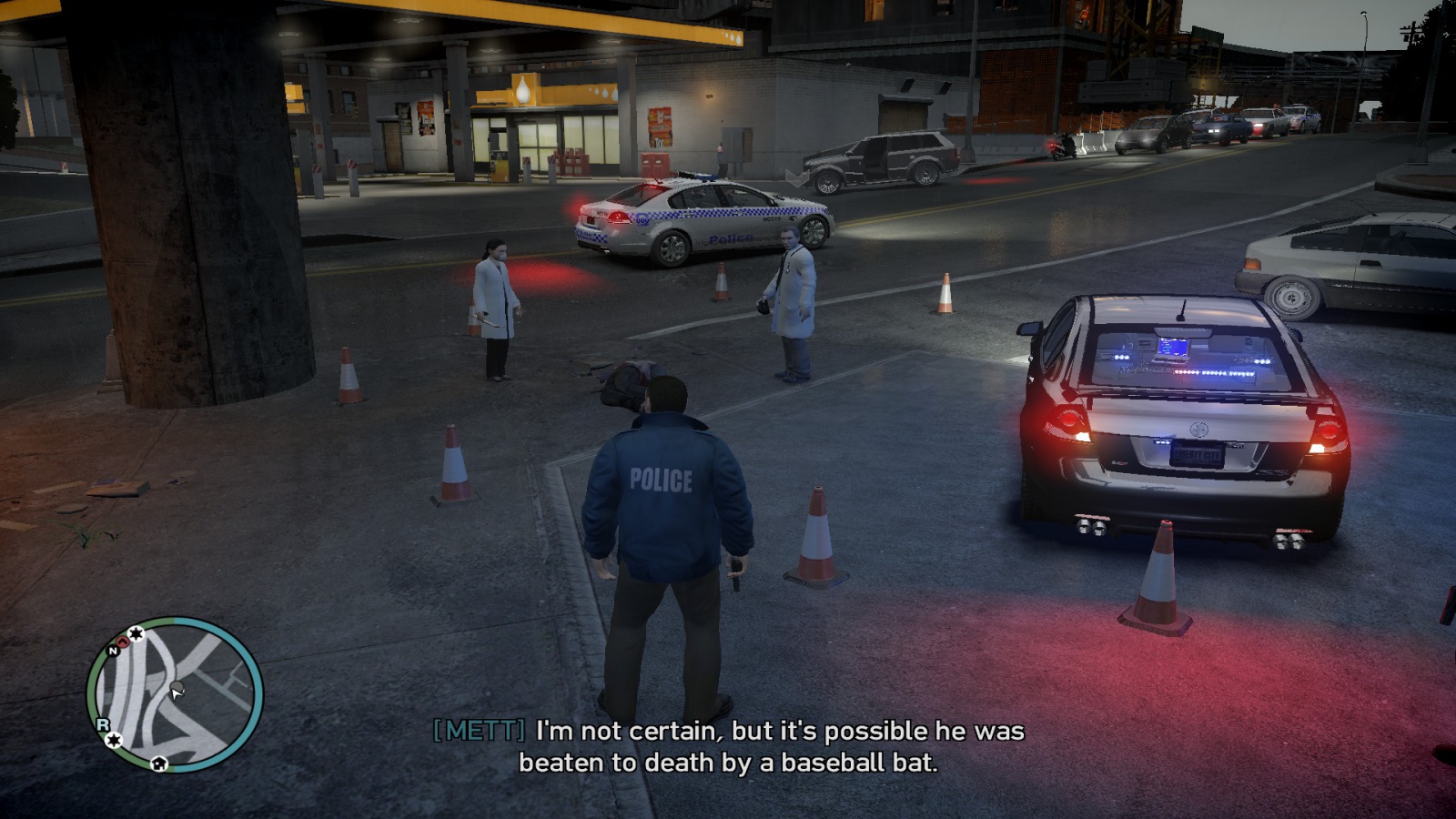Screen dimensions: 1456x819
Task: Select the police star blip beside the red arrow
Action: (x=136, y=633)
